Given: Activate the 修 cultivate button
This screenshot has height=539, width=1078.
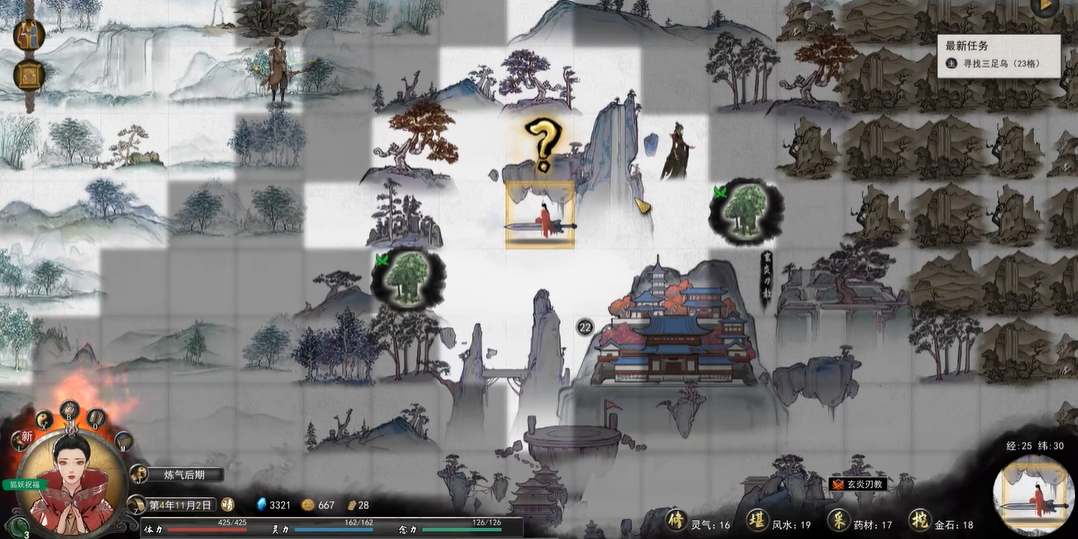Looking at the screenshot, I should point(678,521).
